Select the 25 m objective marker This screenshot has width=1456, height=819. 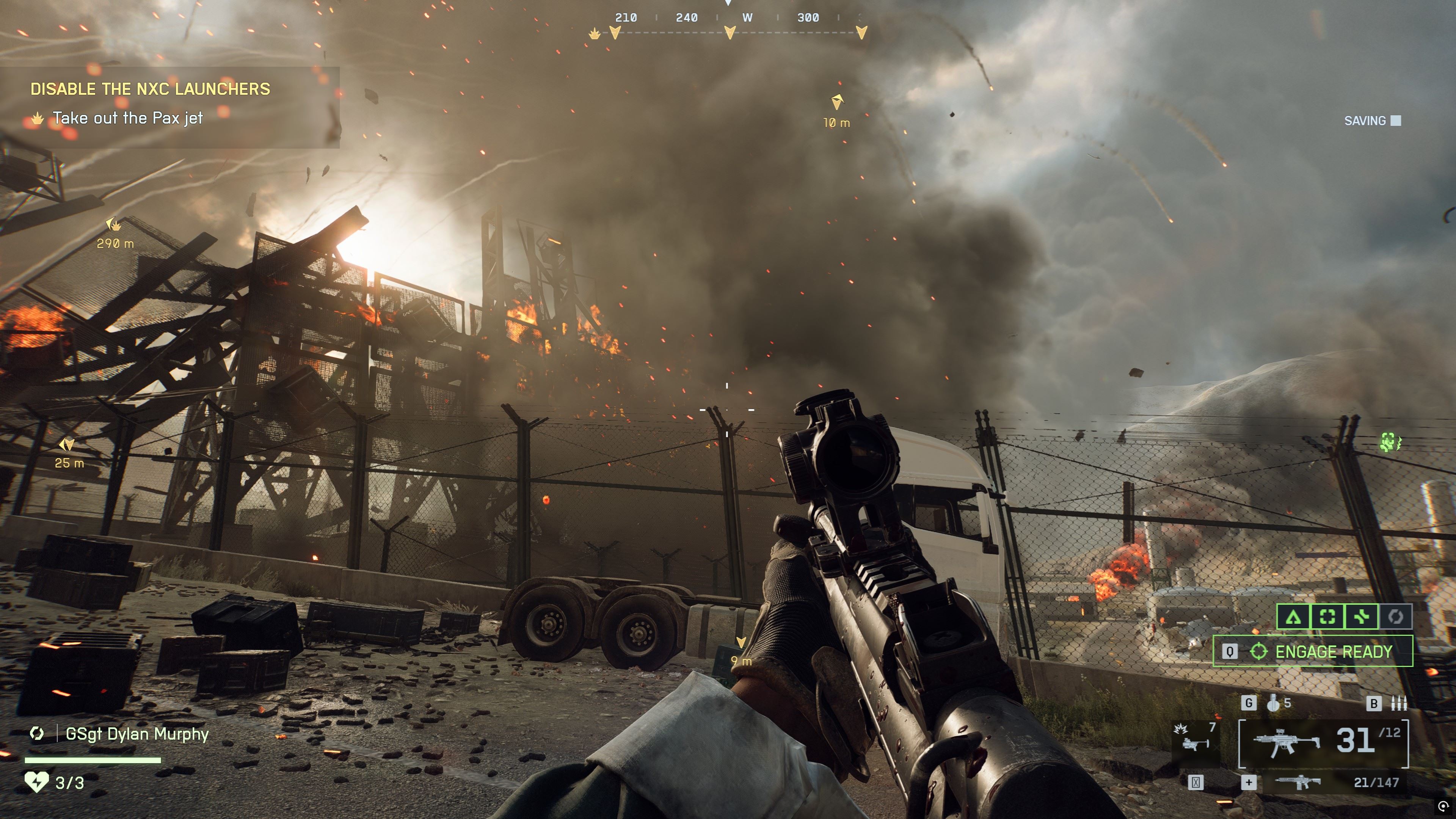(68, 445)
